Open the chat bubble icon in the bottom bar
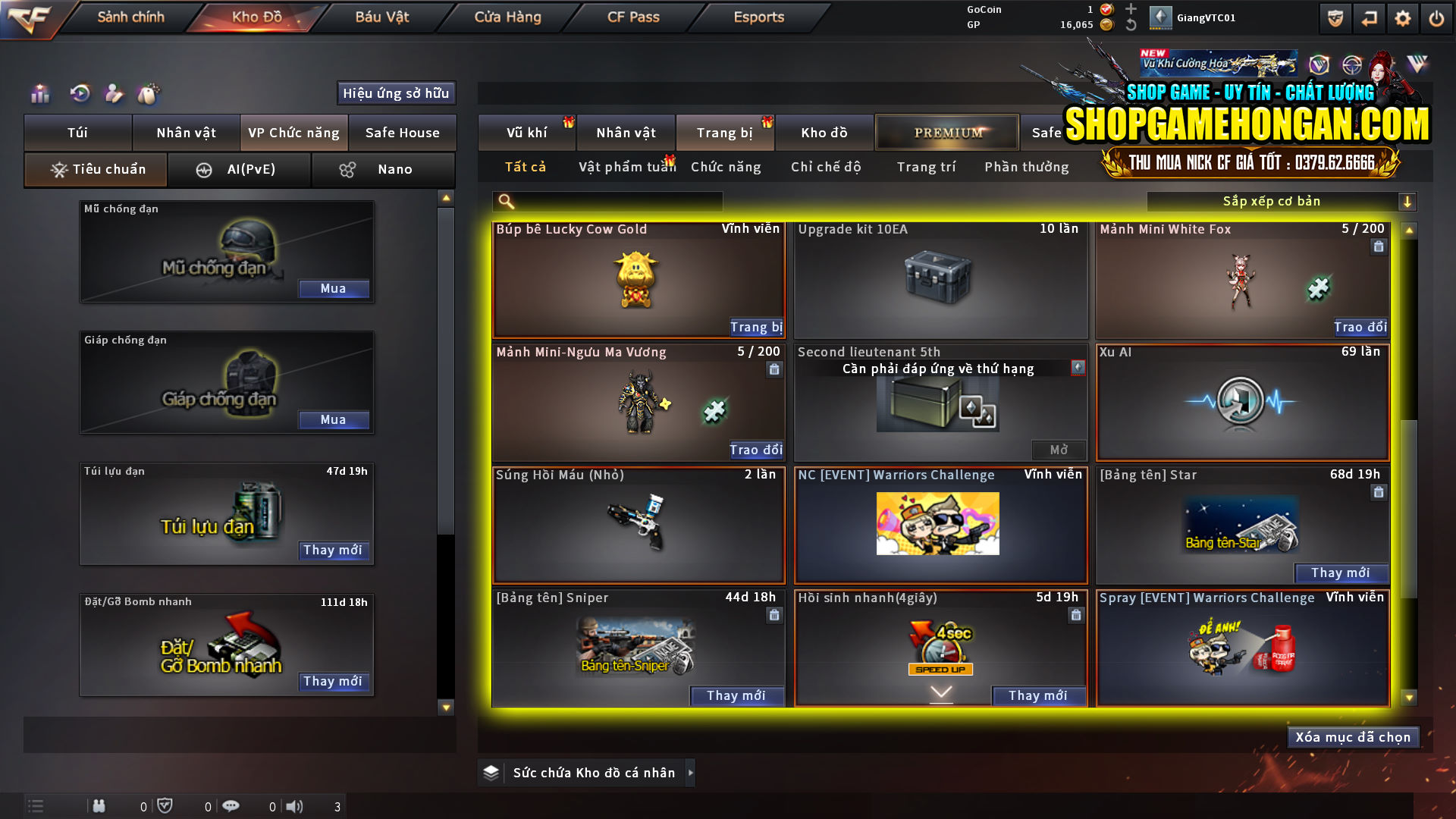This screenshot has height=819, width=1456. (231, 806)
